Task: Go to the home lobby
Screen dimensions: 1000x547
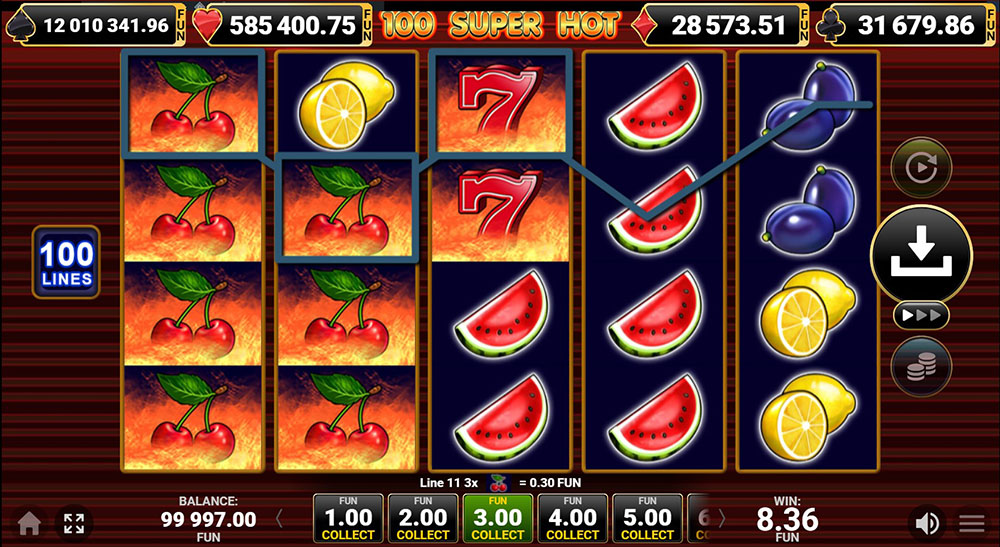Action: pos(29,523)
